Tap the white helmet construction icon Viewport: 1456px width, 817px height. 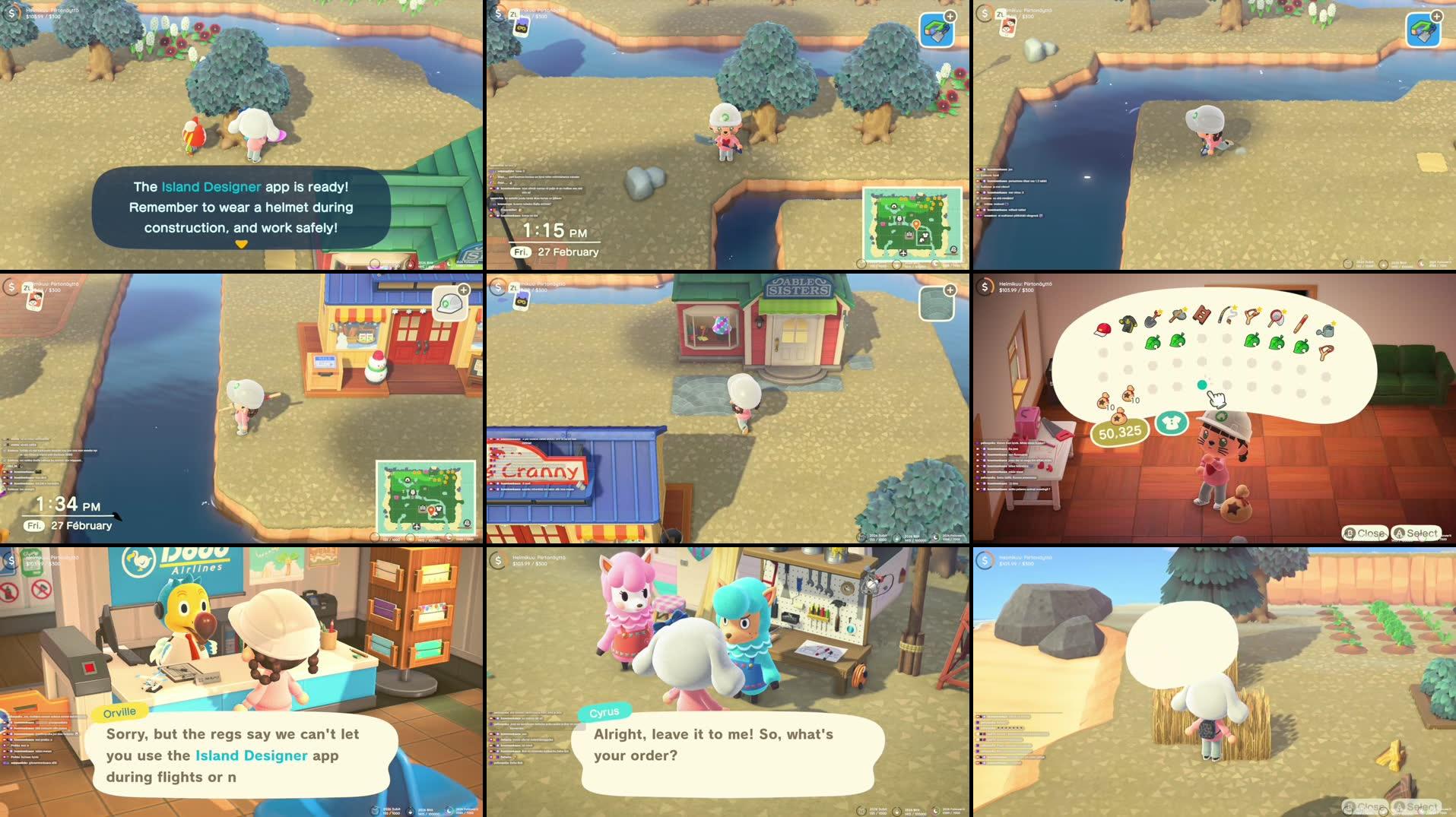click(451, 304)
